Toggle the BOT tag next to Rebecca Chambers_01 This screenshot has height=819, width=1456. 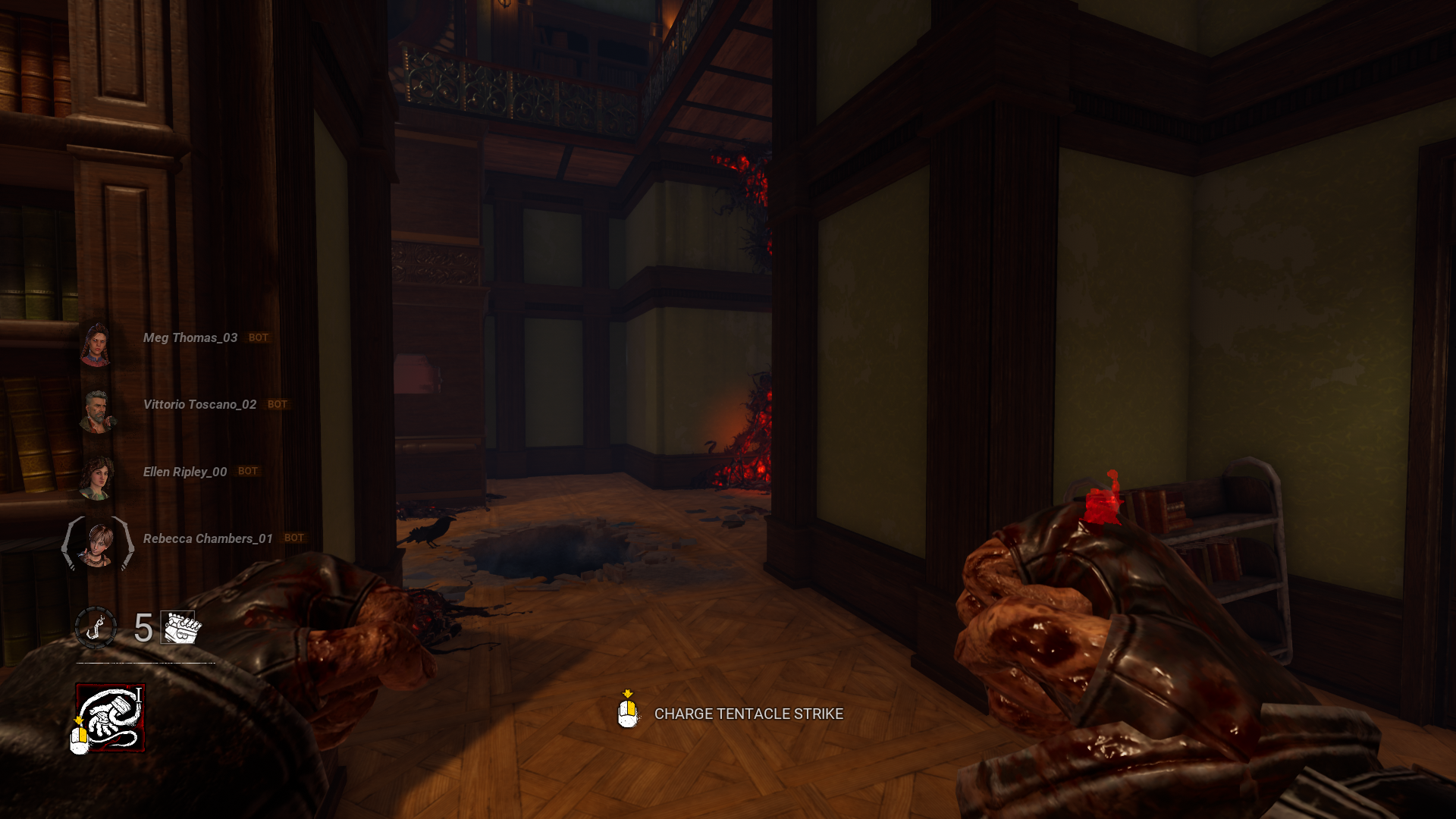[295, 538]
